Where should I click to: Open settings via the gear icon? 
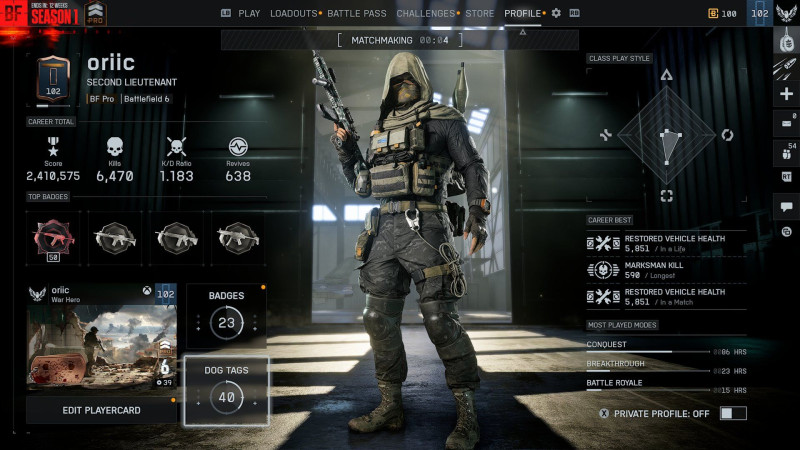coord(557,13)
